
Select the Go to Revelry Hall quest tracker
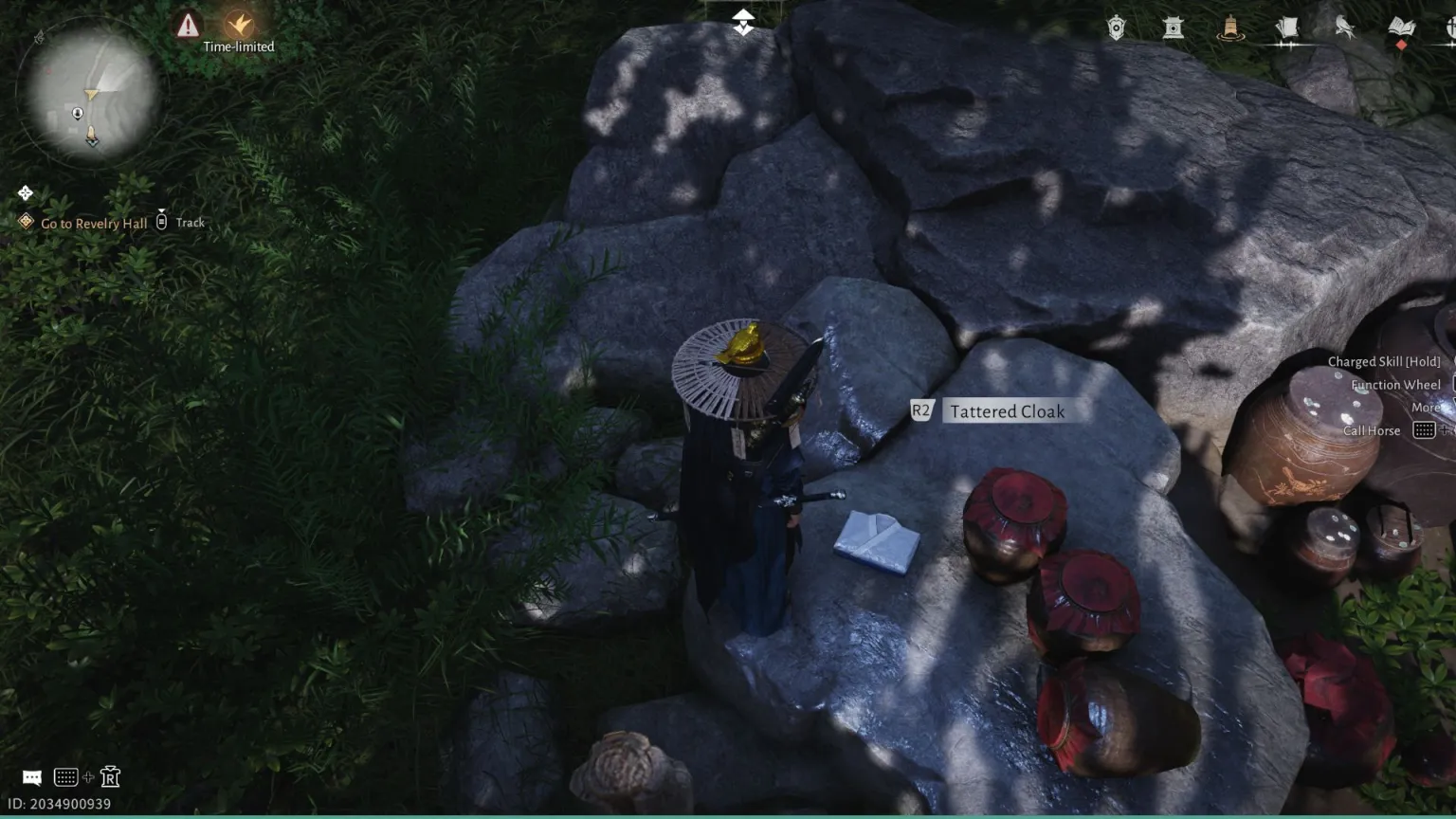click(94, 223)
